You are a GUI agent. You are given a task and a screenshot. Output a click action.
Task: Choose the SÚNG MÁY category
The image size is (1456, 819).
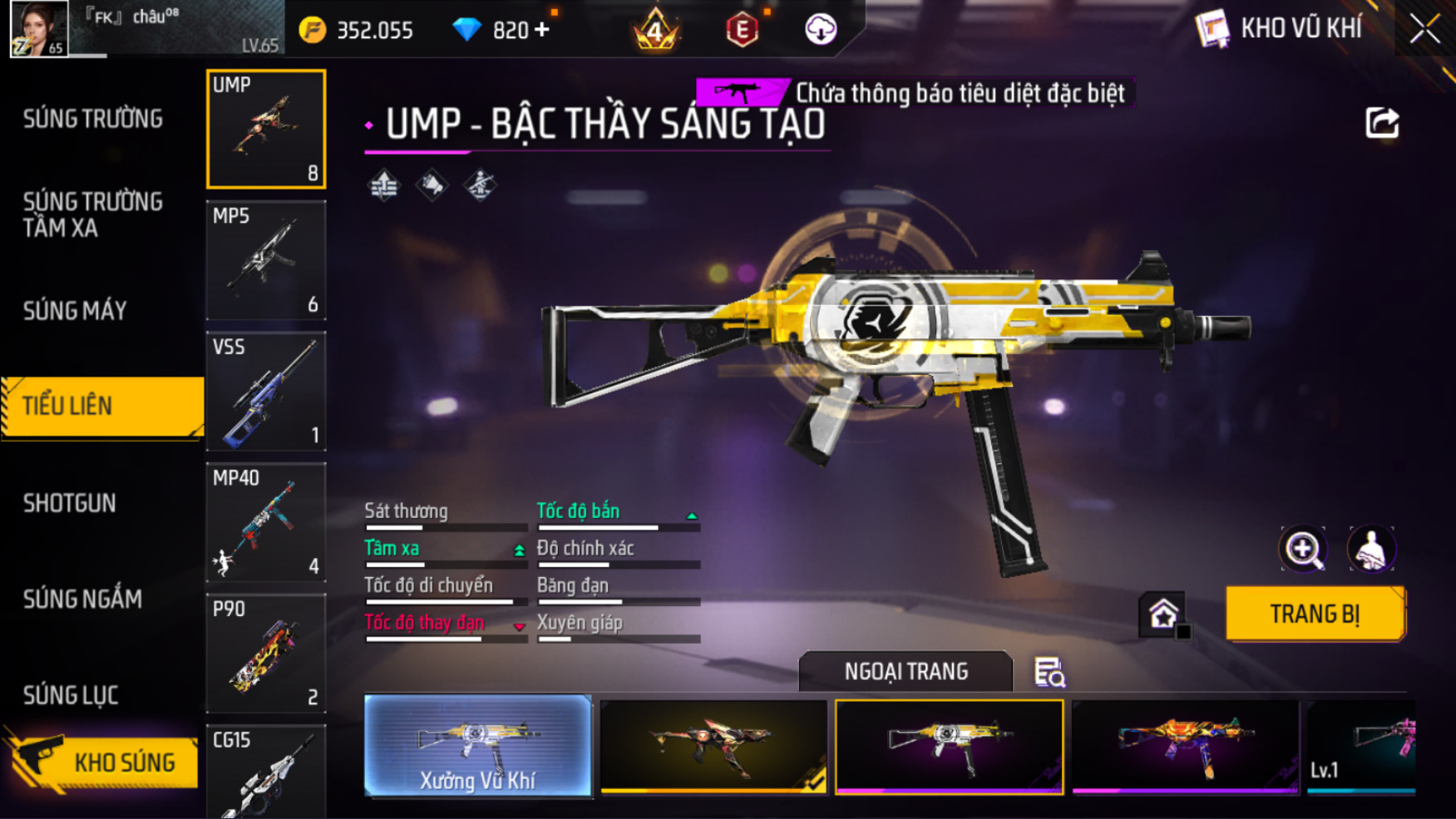click(x=75, y=311)
